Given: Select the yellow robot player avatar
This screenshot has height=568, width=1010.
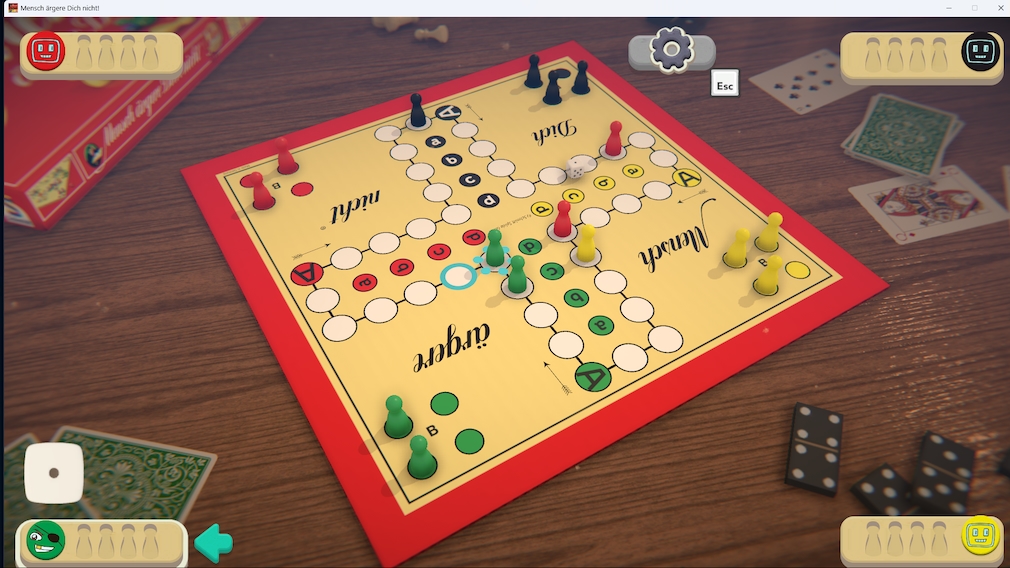Looking at the screenshot, I should click(980, 537).
